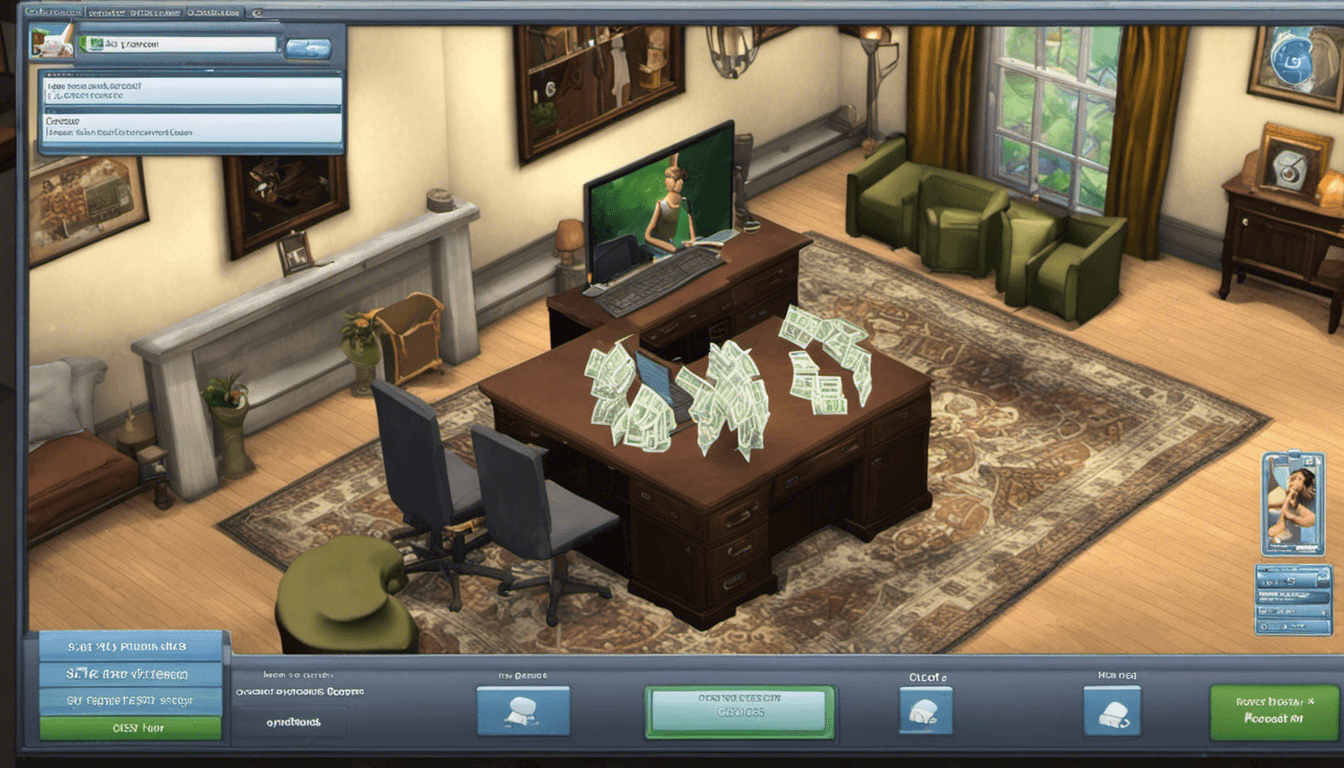Click the white text field in the top-left panel
The image size is (1344, 768).
coord(180,44)
